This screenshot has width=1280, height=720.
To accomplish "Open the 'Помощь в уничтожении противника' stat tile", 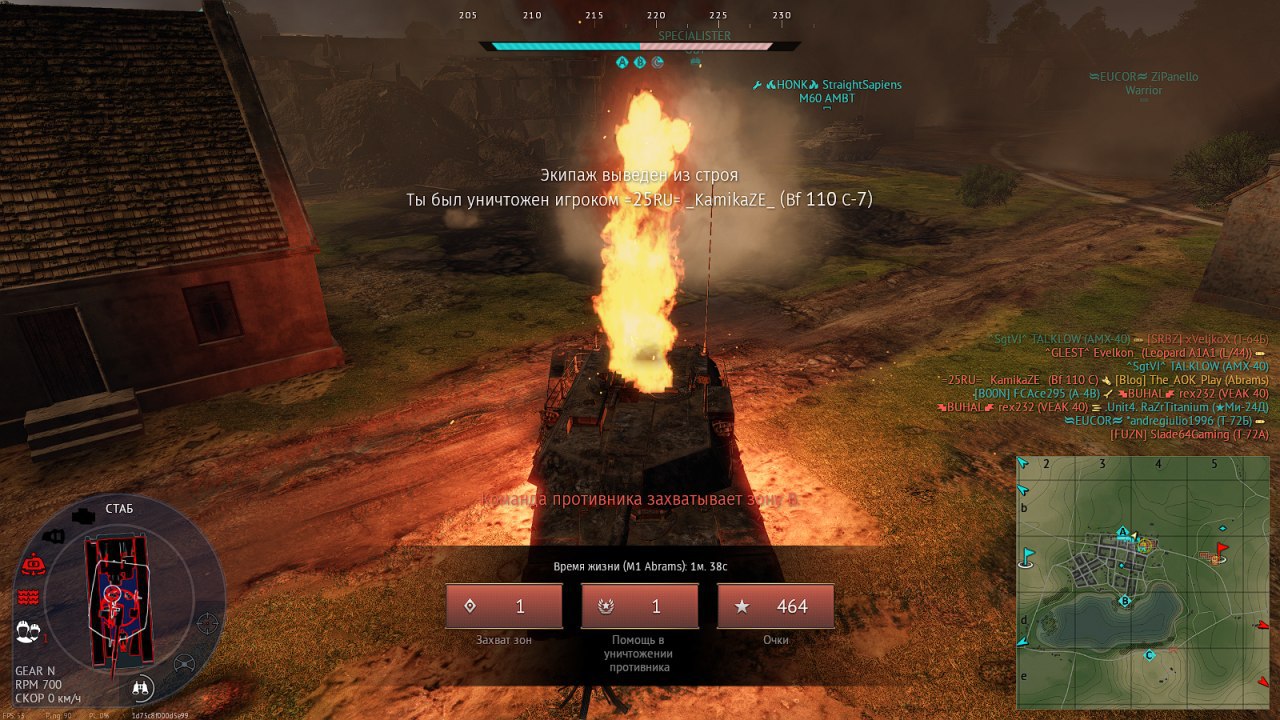I will [x=640, y=607].
